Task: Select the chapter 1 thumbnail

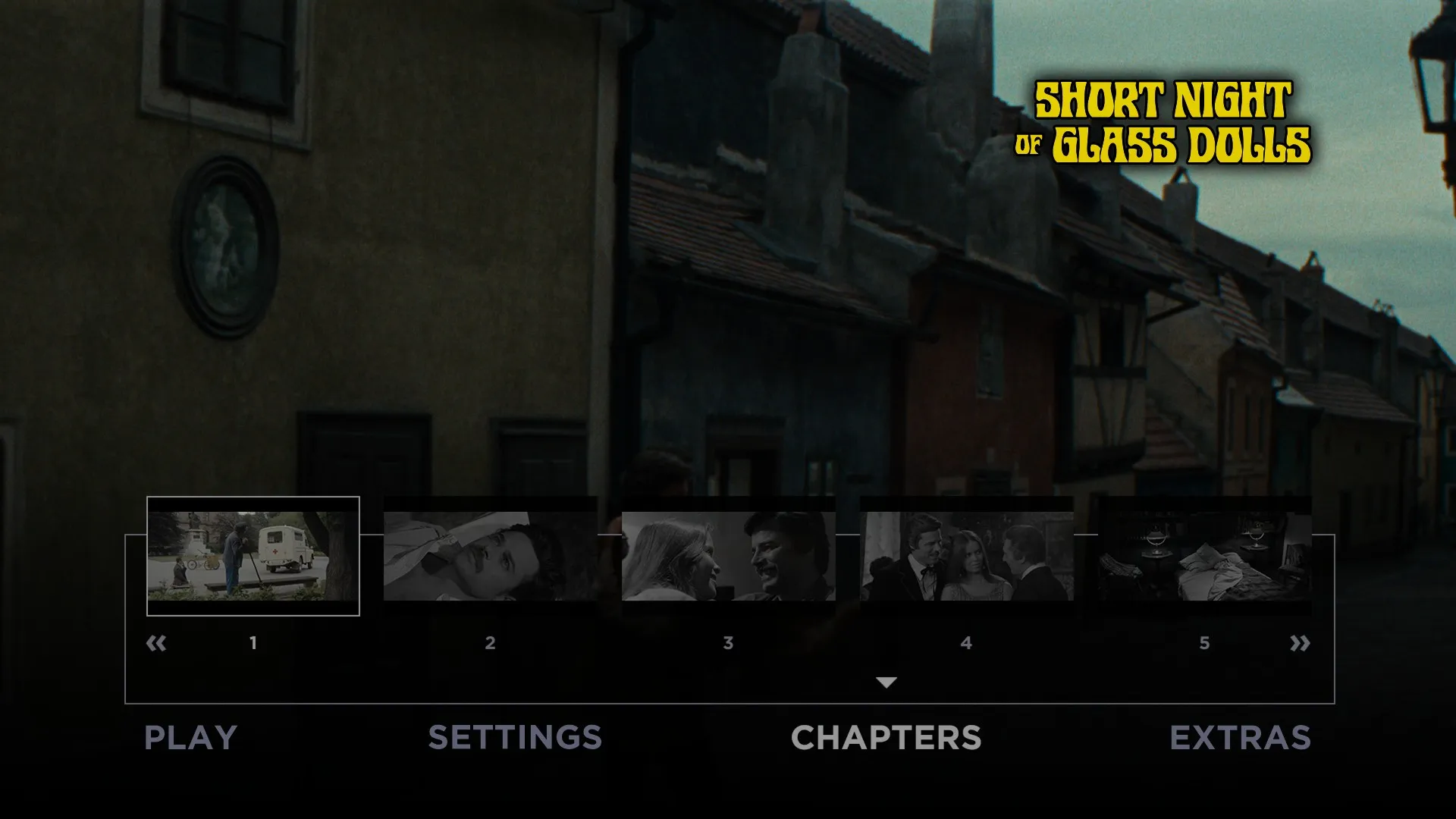Action: [x=253, y=554]
